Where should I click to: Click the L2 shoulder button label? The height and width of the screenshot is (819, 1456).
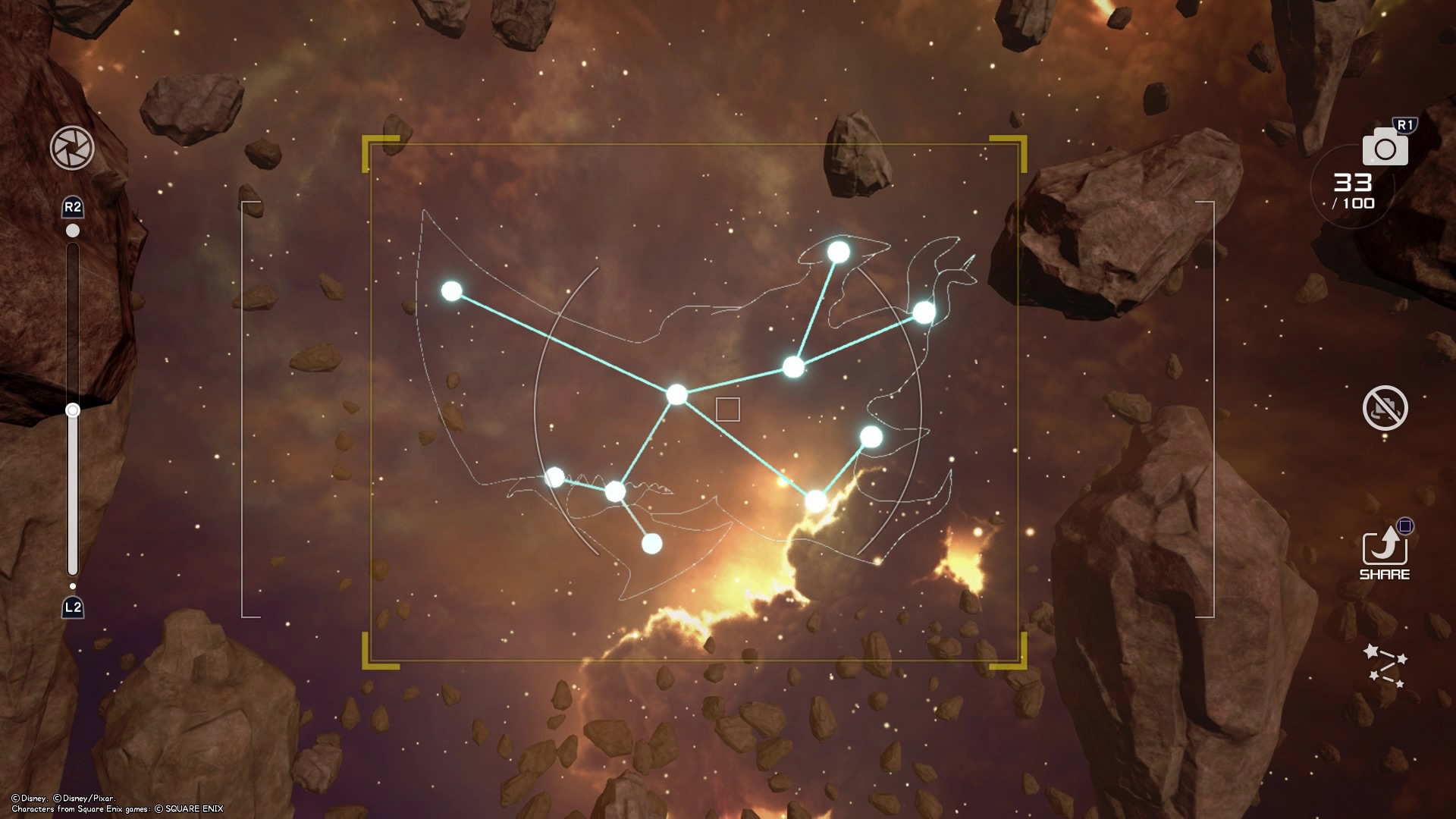point(72,607)
